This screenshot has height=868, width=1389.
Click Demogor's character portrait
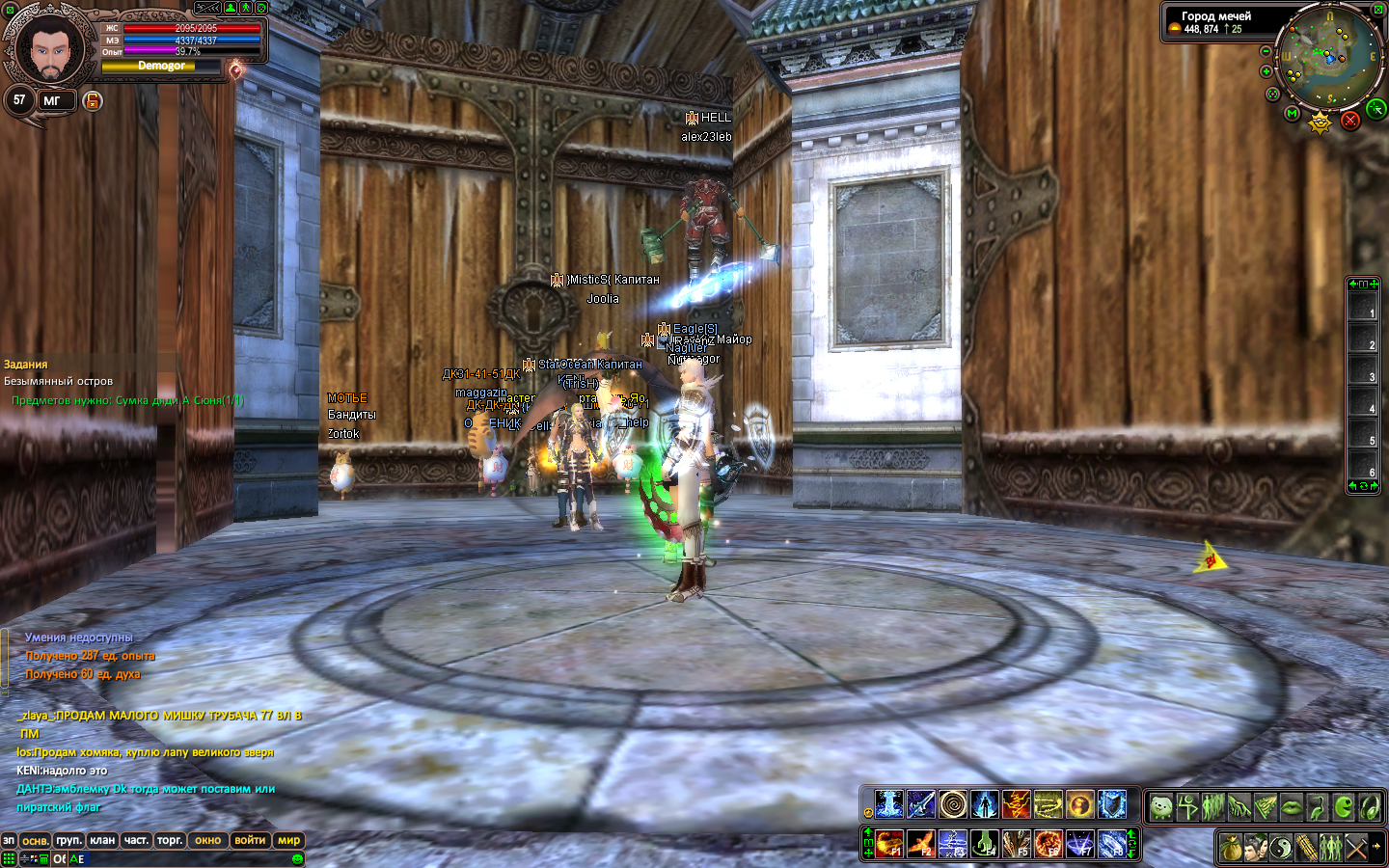click(49, 47)
